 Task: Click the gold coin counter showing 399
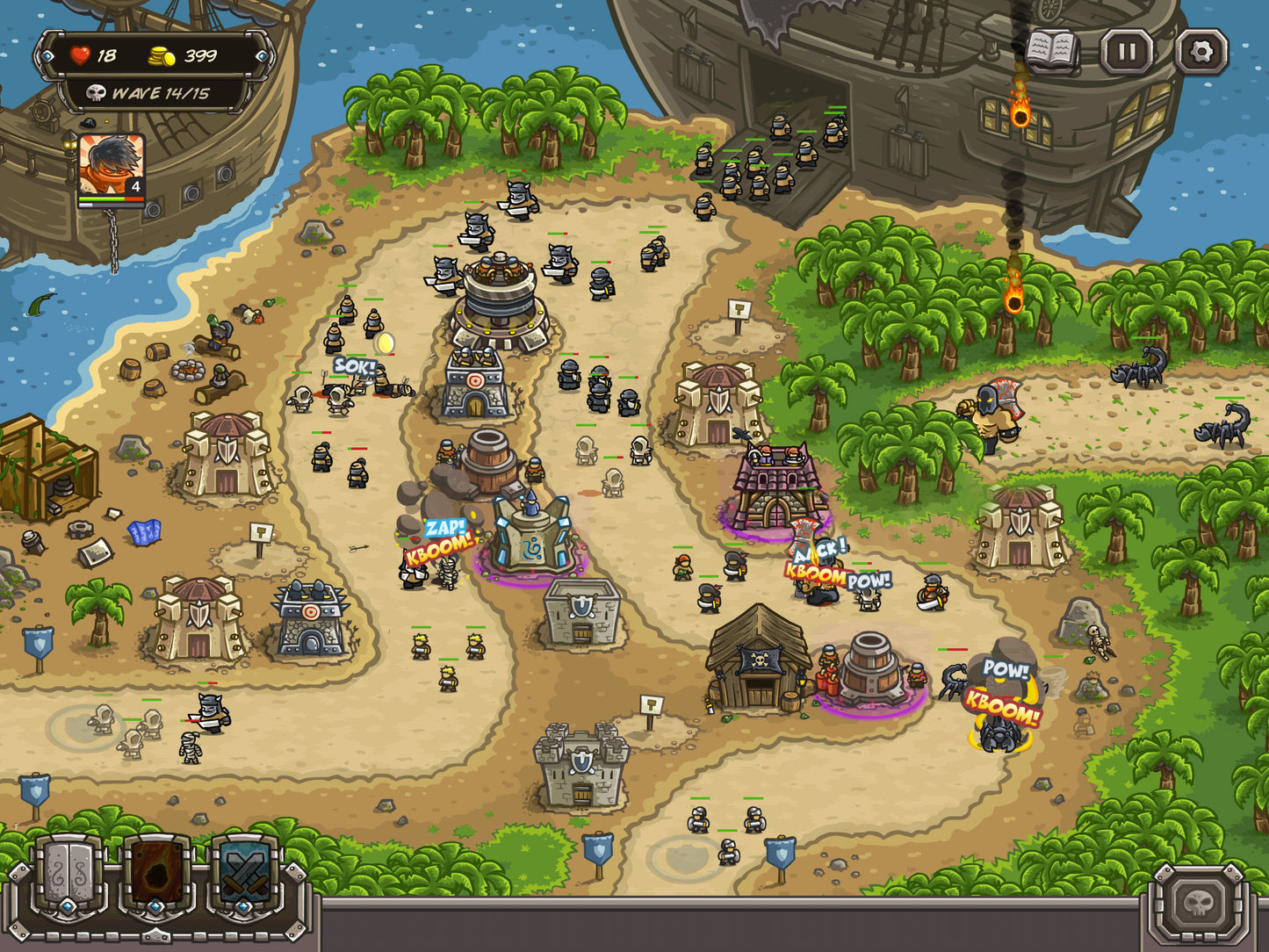pos(182,54)
